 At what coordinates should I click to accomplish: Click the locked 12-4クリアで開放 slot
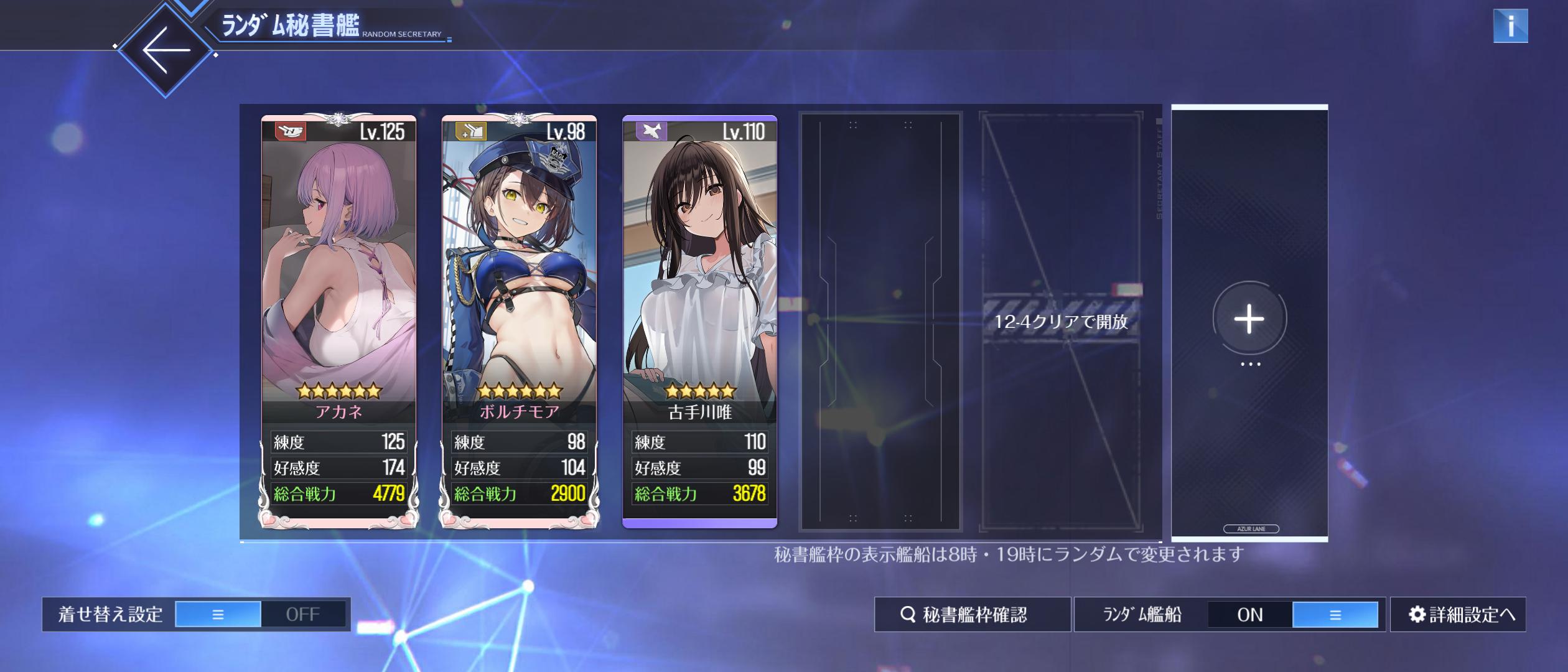(1061, 321)
